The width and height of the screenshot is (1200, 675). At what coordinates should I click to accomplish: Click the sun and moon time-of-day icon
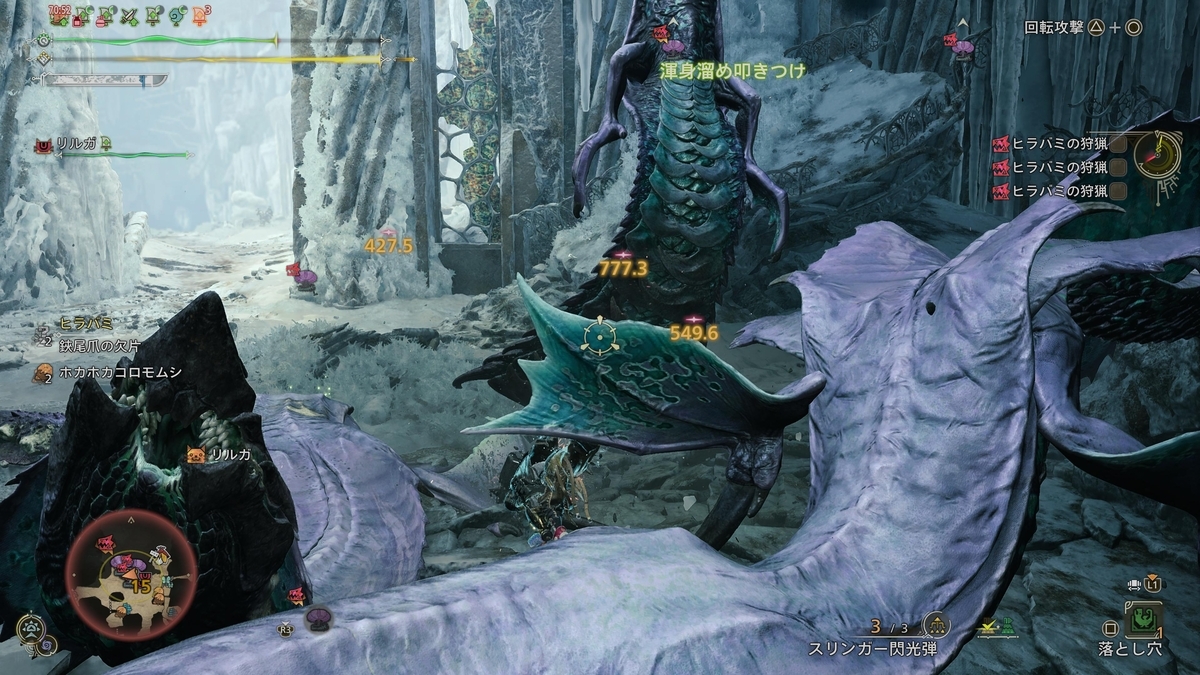(x=32, y=630)
